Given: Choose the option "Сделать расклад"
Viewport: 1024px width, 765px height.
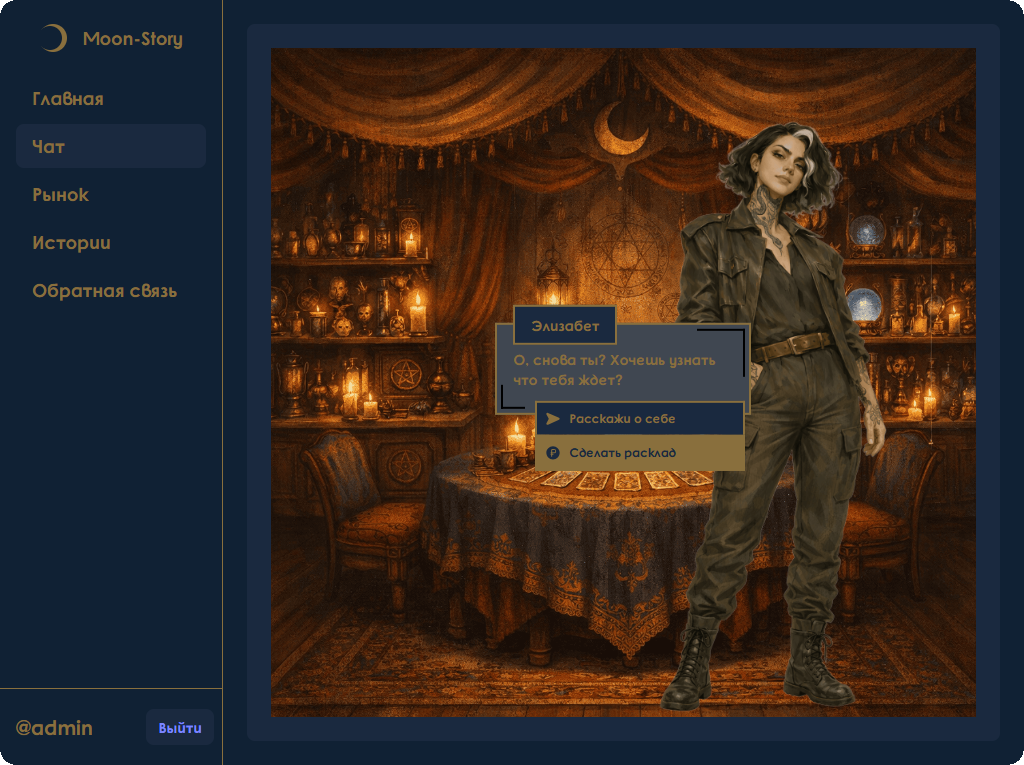Looking at the screenshot, I should click(x=640, y=453).
